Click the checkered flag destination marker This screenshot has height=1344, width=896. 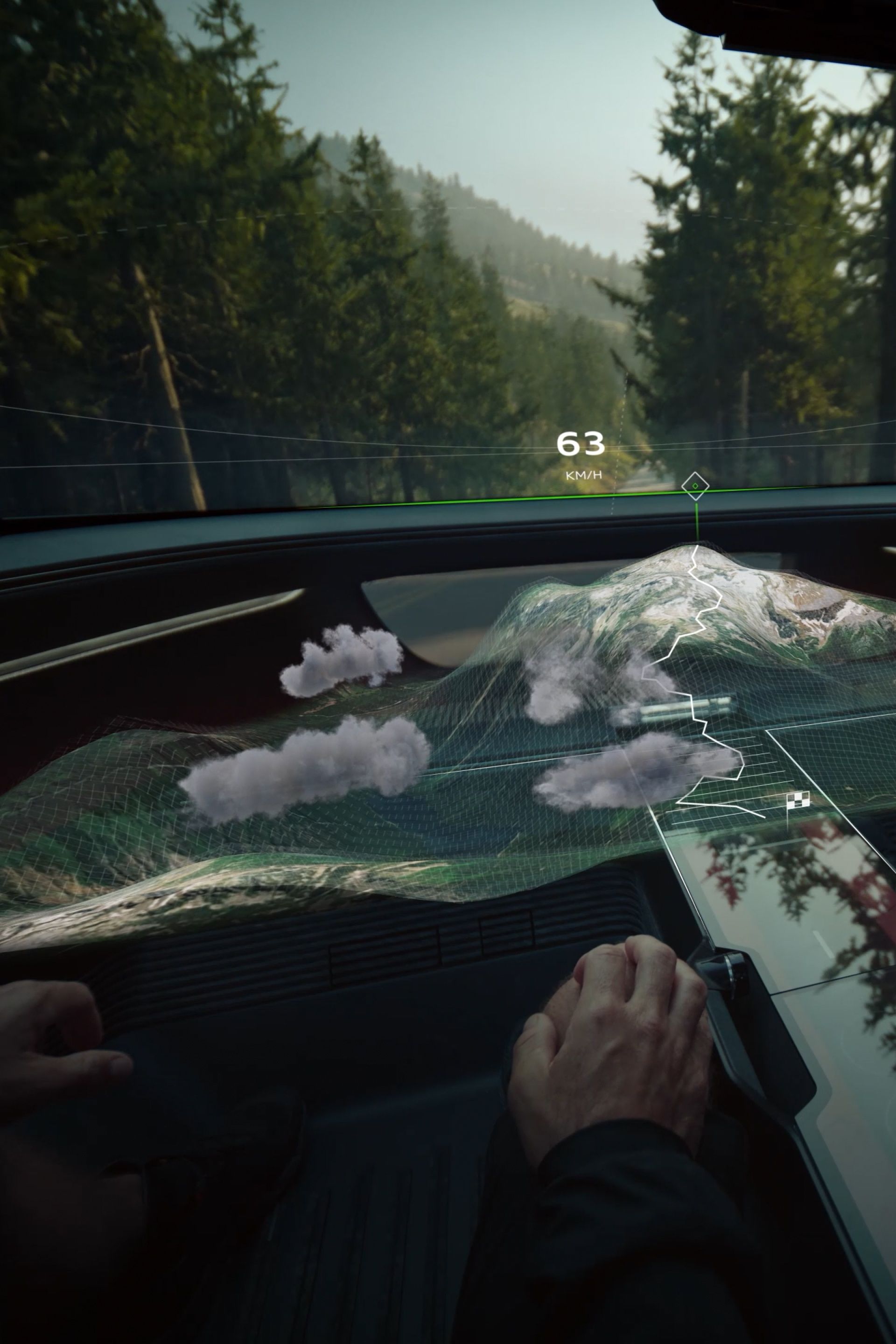pos(798,801)
